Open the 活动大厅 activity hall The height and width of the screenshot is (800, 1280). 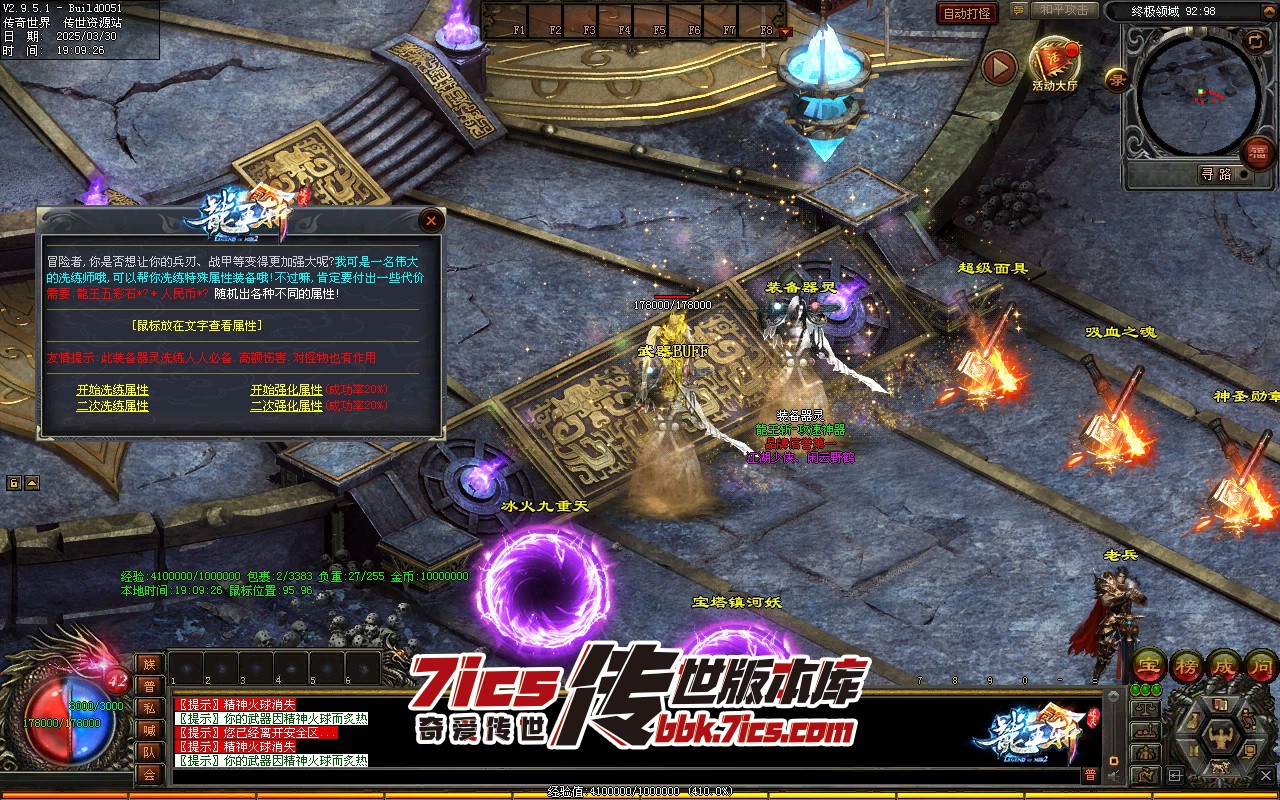[x=1055, y=63]
